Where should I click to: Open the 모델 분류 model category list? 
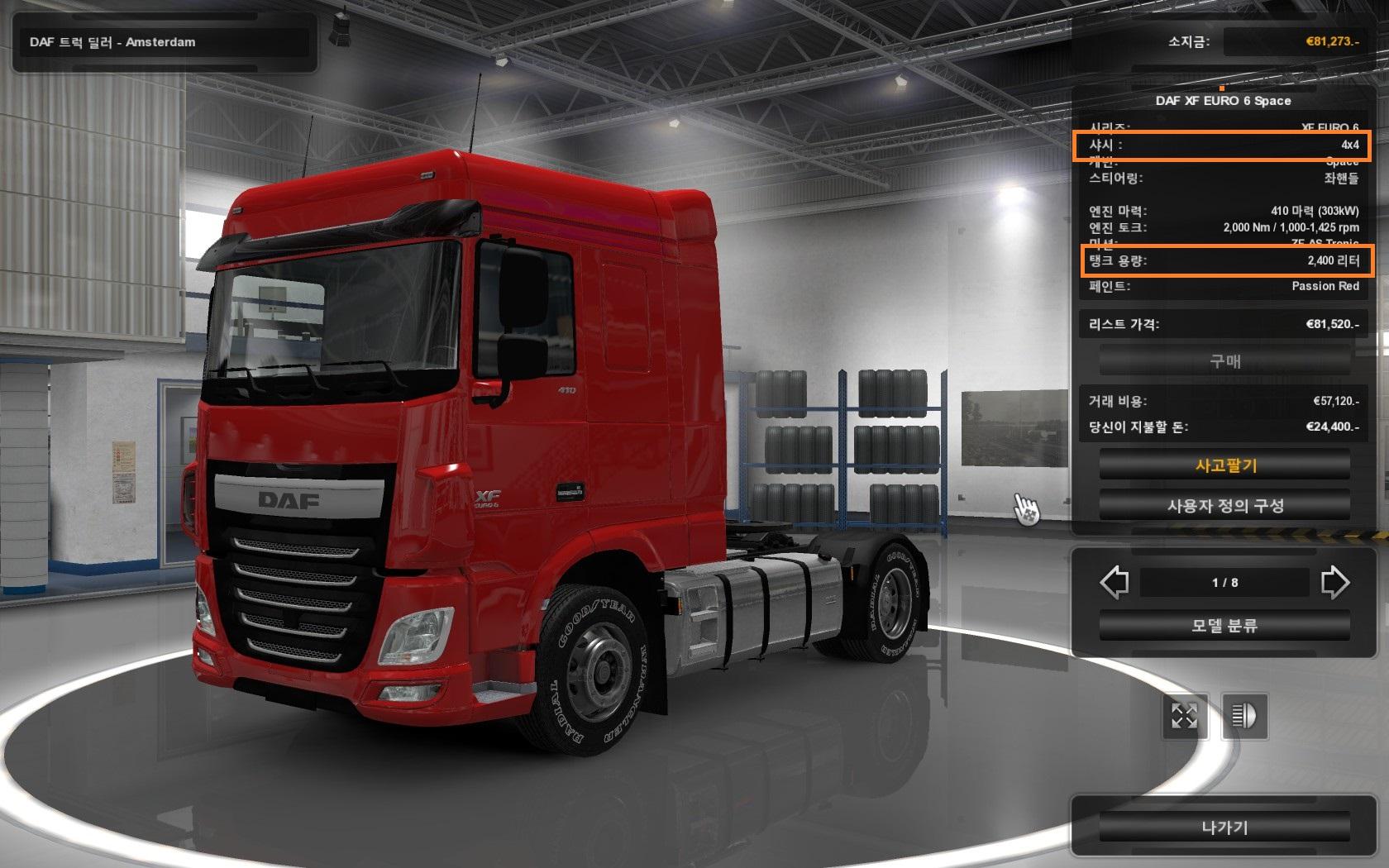point(1224,626)
